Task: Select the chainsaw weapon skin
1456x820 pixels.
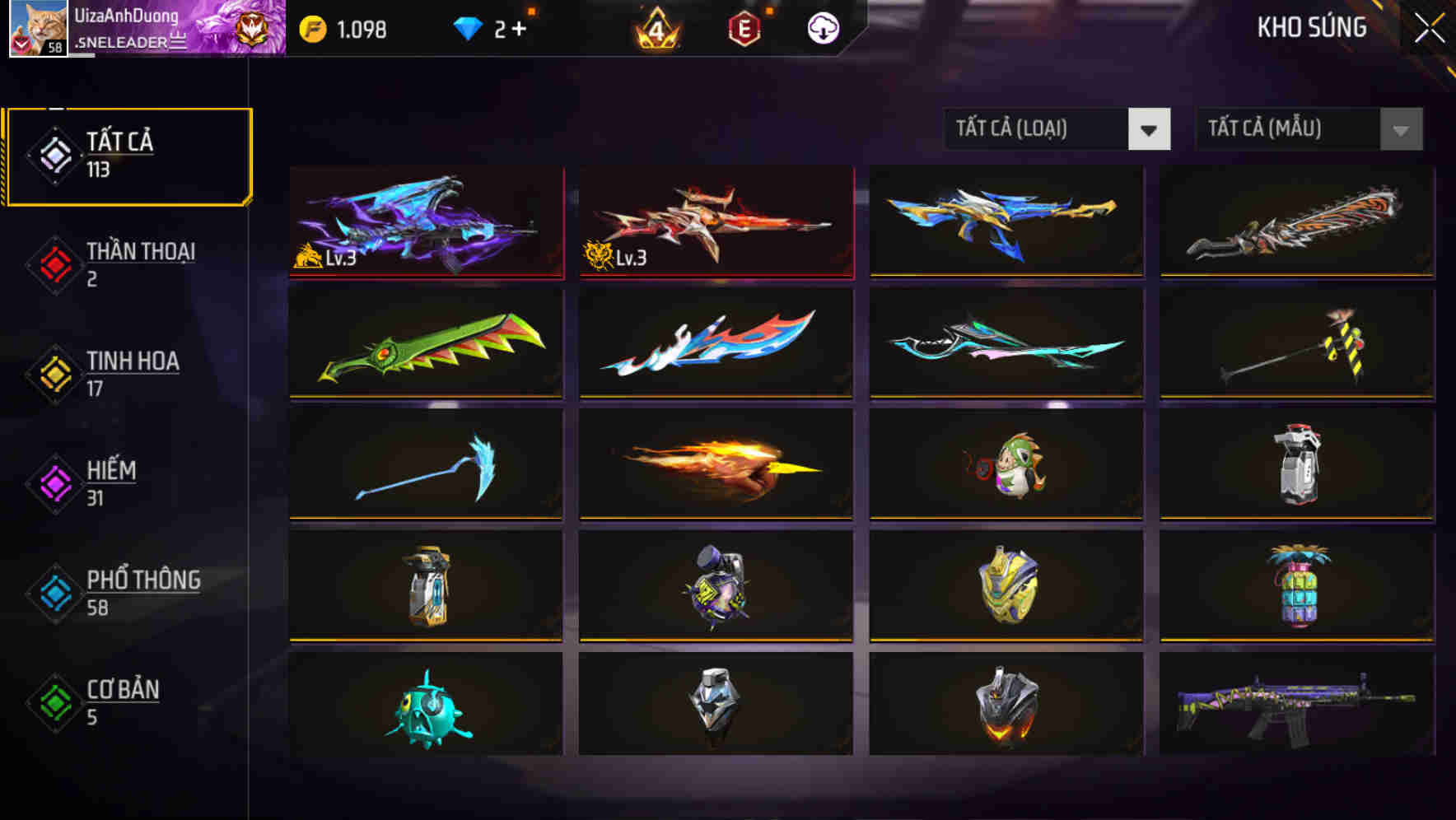Action: [1295, 222]
